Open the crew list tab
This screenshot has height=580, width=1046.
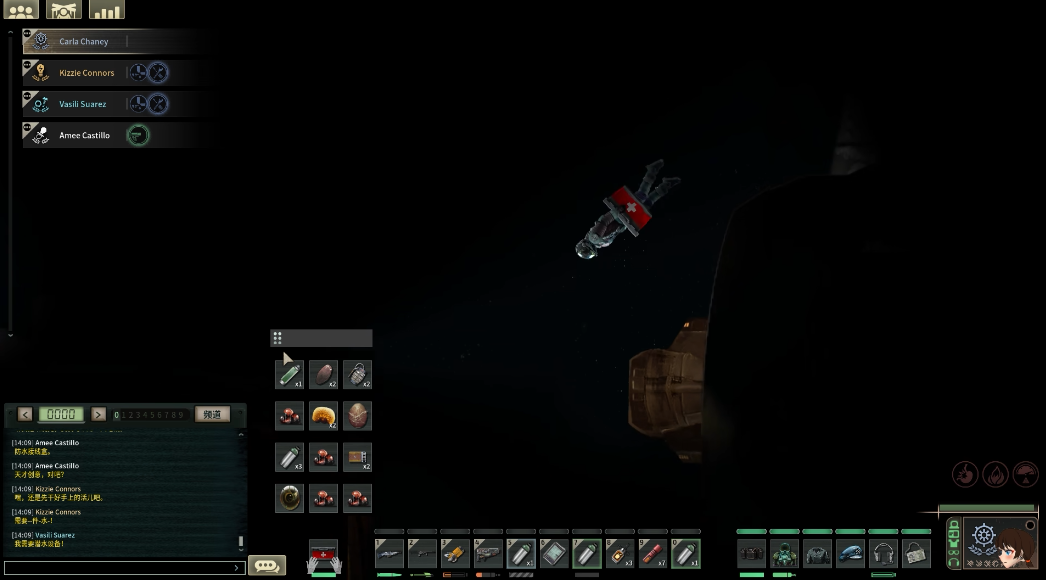pos(21,10)
